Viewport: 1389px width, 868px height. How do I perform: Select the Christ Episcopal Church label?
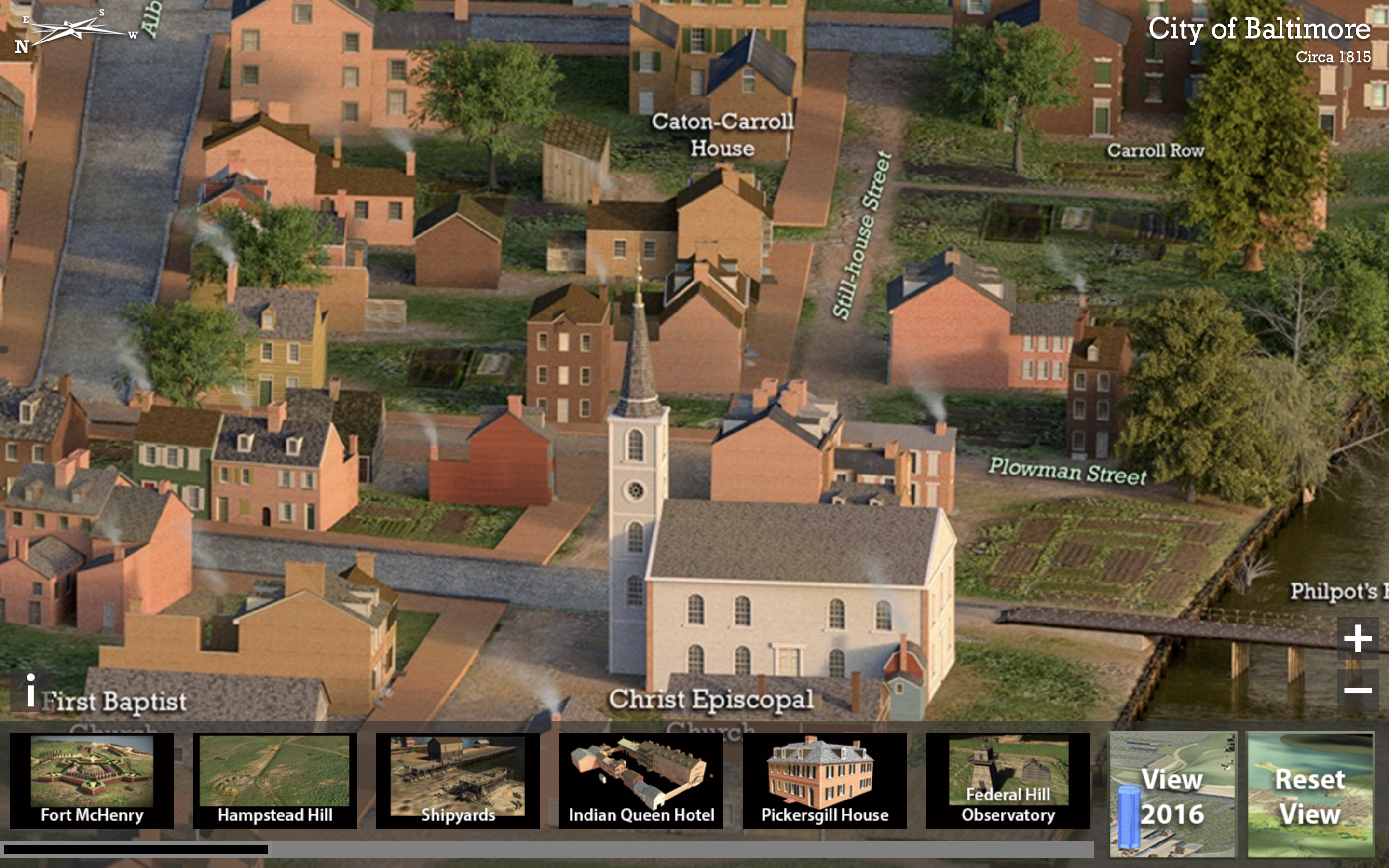point(710,700)
